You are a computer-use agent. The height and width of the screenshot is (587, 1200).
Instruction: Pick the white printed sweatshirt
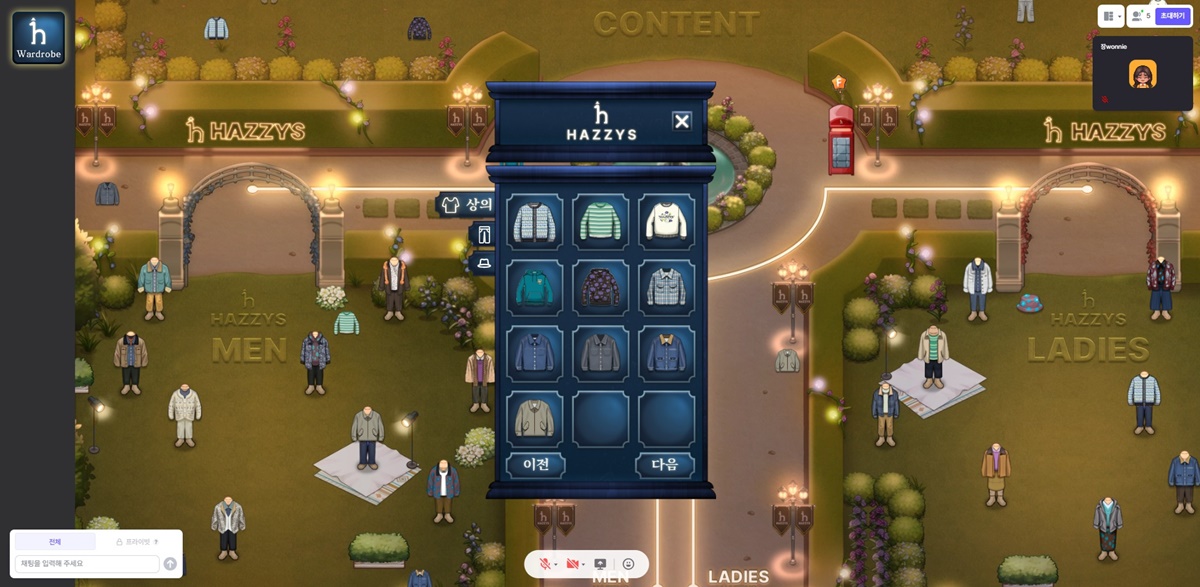(x=666, y=221)
